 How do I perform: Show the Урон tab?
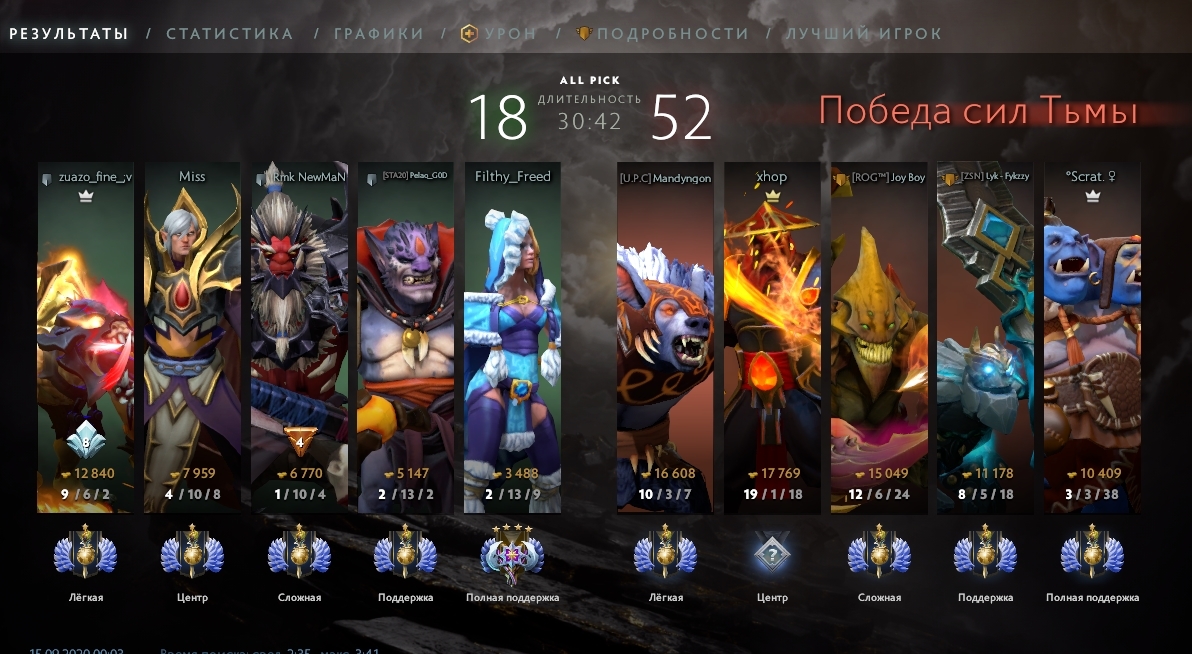click(498, 34)
